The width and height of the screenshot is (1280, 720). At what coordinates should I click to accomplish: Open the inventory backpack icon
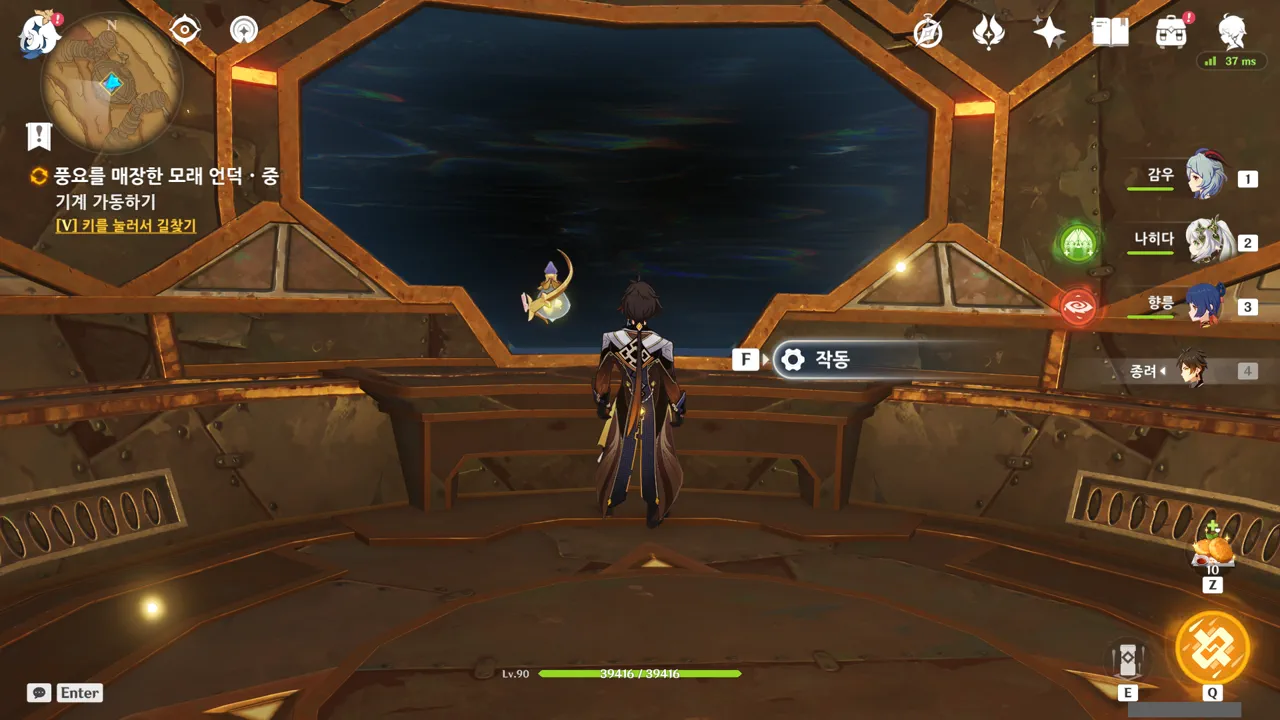[x=1171, y=33]
